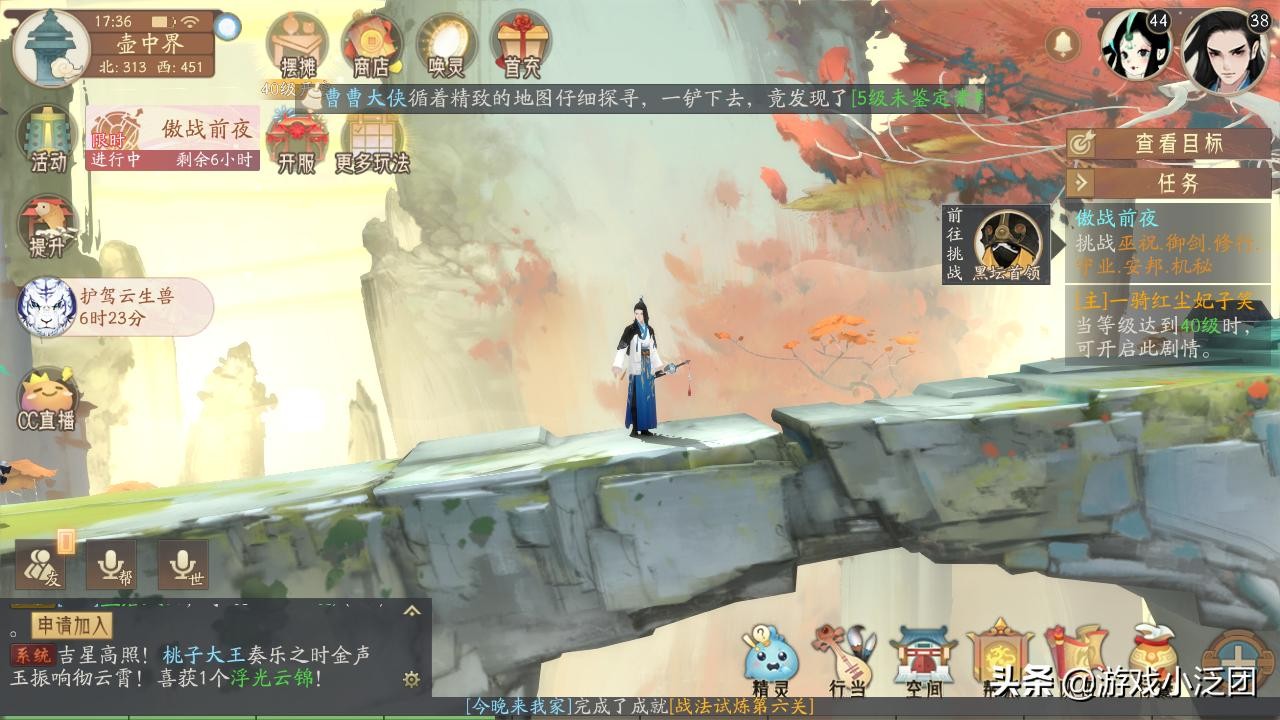Click the 申请加入 apply to join button
Screen dimensions: 1280x720
tap(73, 626)
